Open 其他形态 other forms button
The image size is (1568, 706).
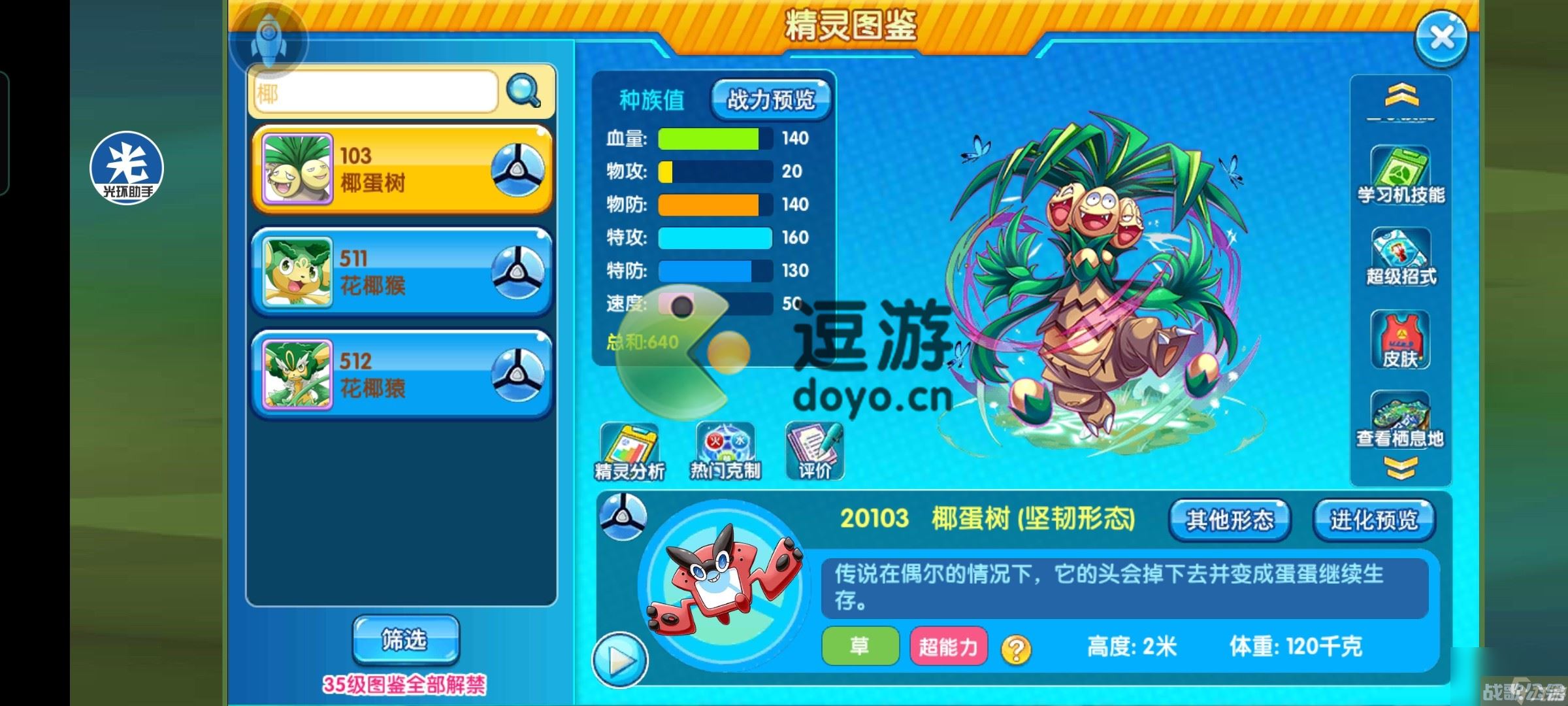(1231, 520)
